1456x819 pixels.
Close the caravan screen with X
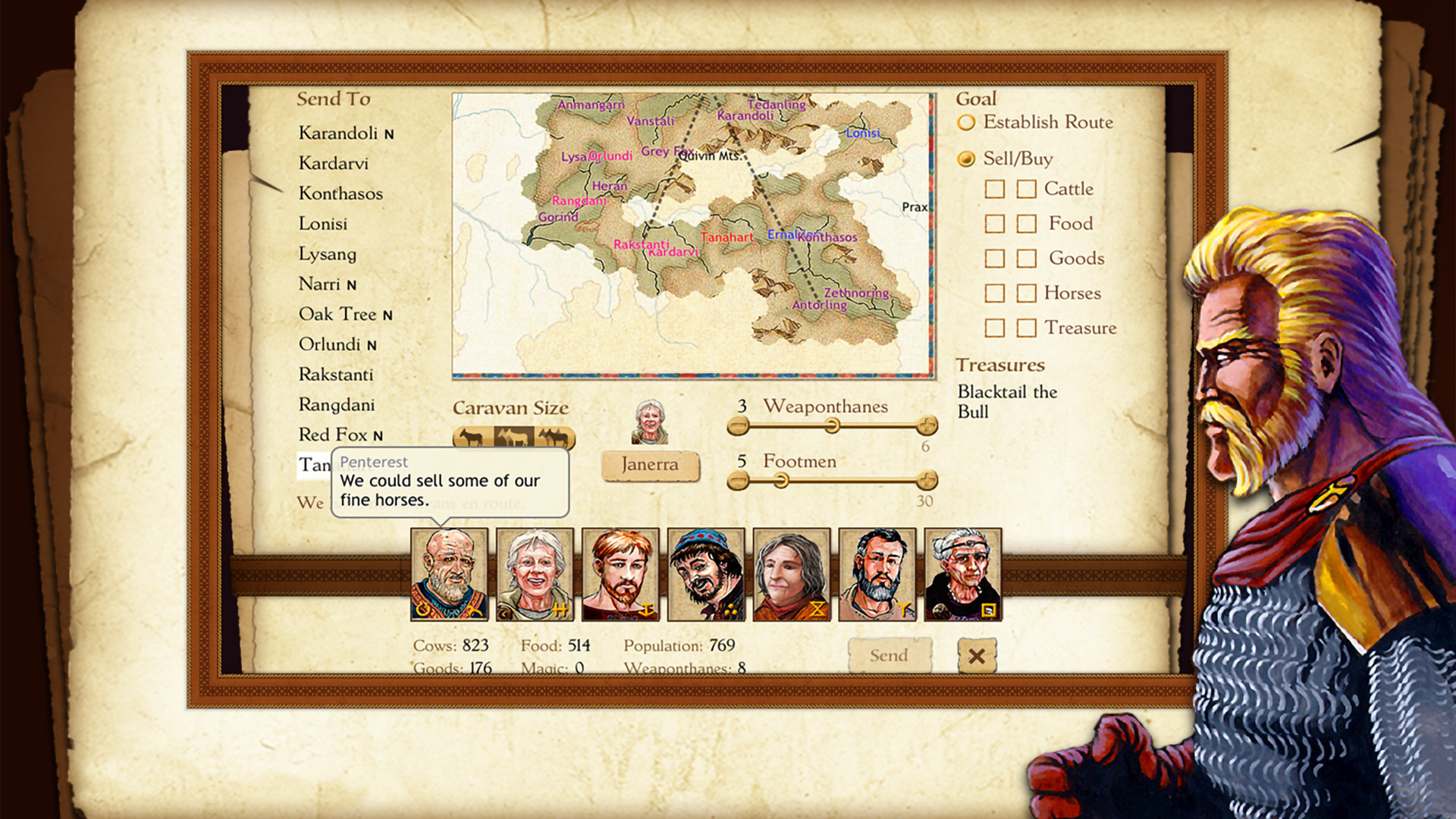tap(977, 655)
